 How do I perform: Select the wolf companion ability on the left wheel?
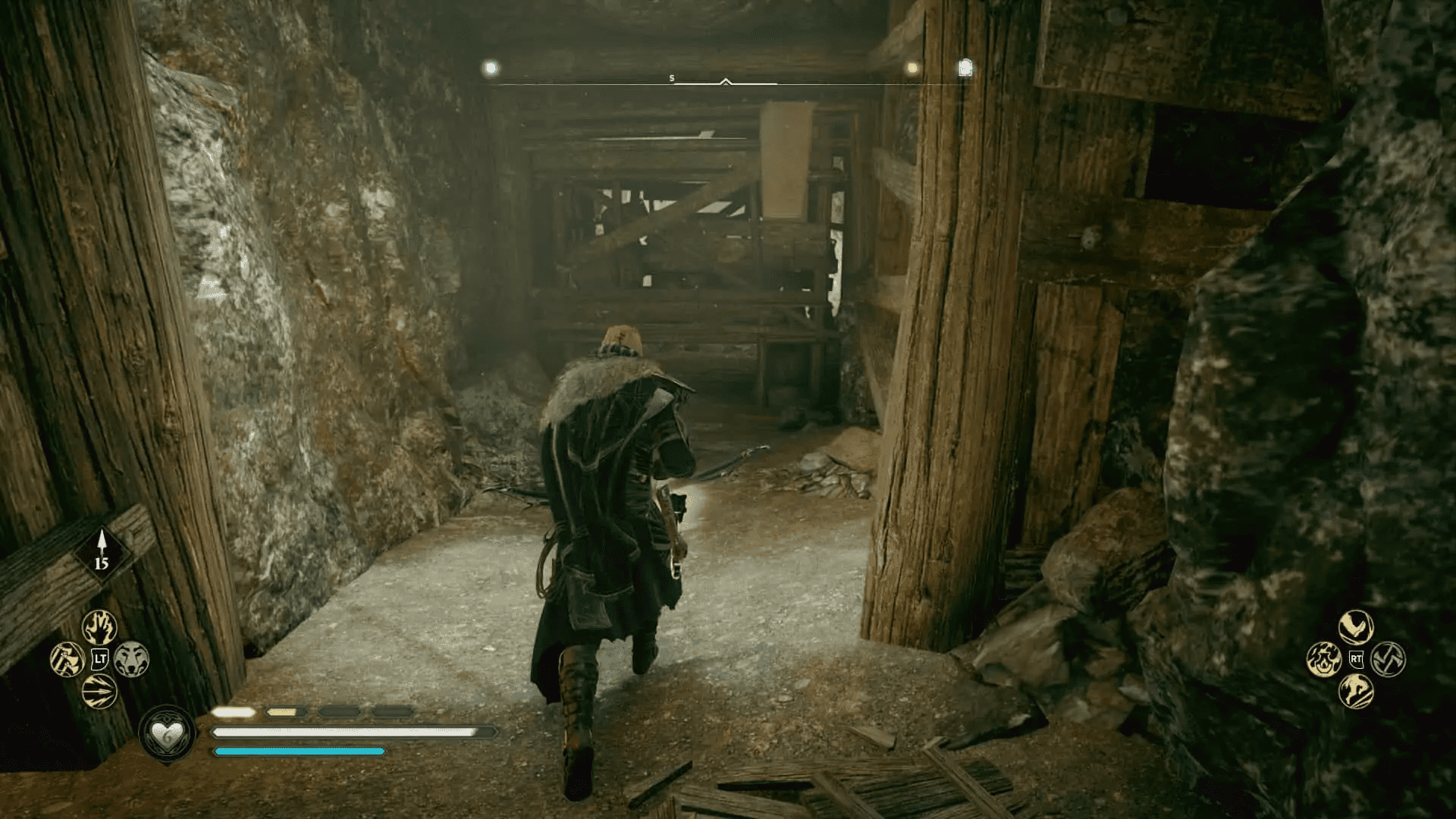pyautogui.click(x=132, y=660)
